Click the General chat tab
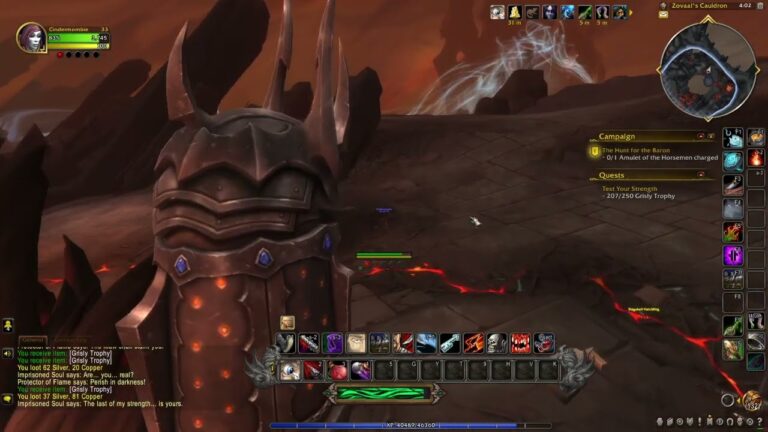 [33, 340]
